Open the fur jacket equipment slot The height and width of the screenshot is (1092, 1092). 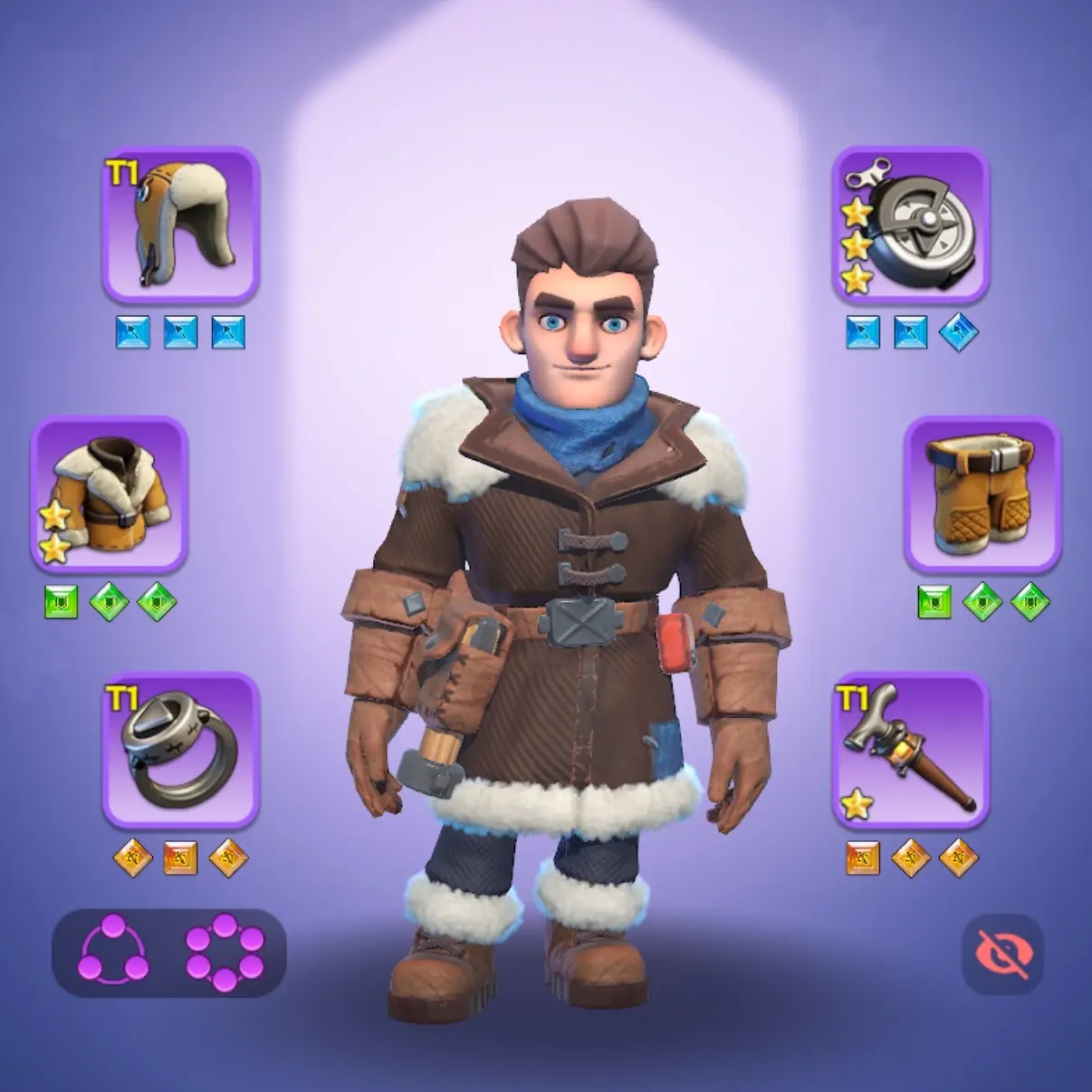pos(110,493)
